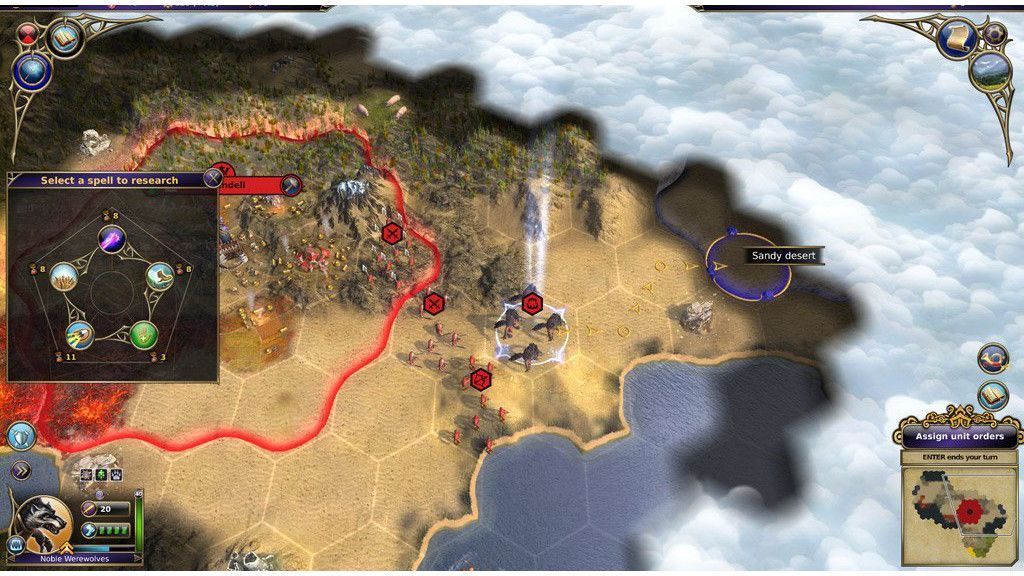
Task: Activate the shield and swords button
Action: tap(21, 435)
